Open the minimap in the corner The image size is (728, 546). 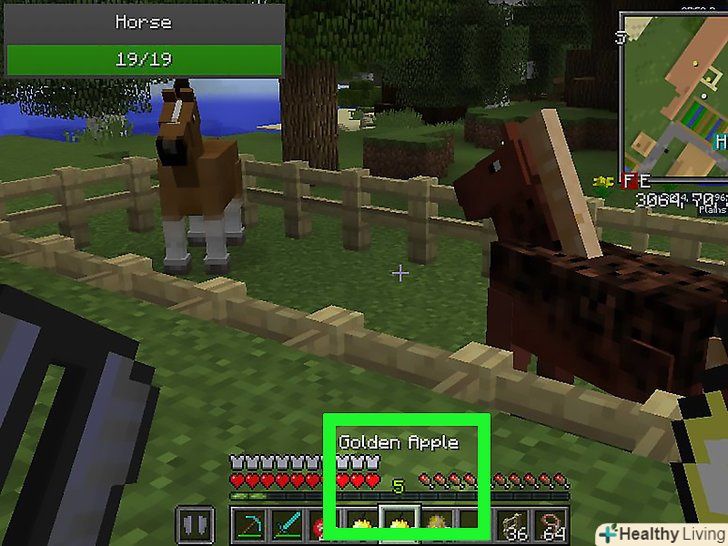point(673,95)
